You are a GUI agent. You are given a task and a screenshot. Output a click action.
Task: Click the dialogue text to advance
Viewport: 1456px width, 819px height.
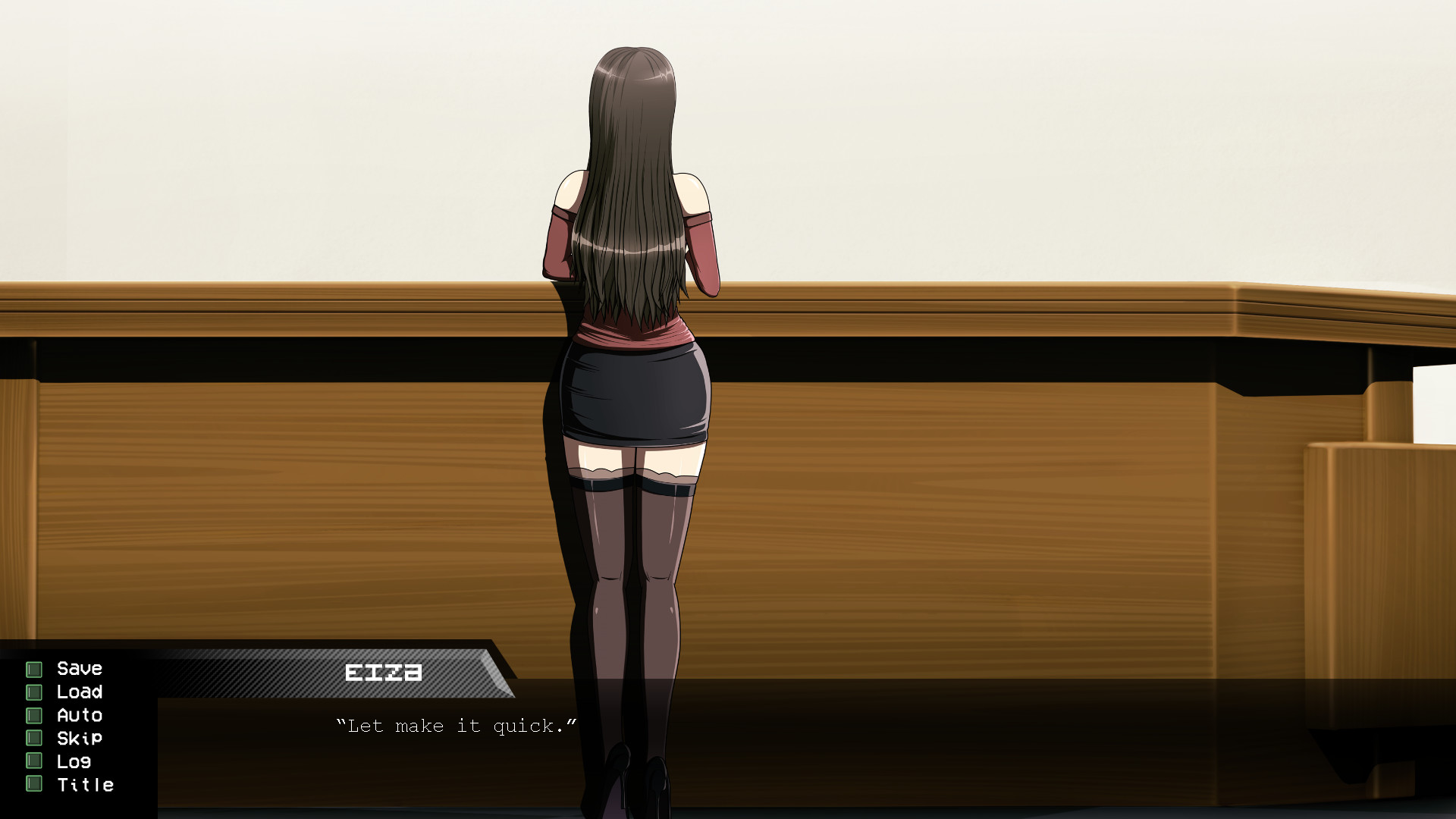pos(455,726)
